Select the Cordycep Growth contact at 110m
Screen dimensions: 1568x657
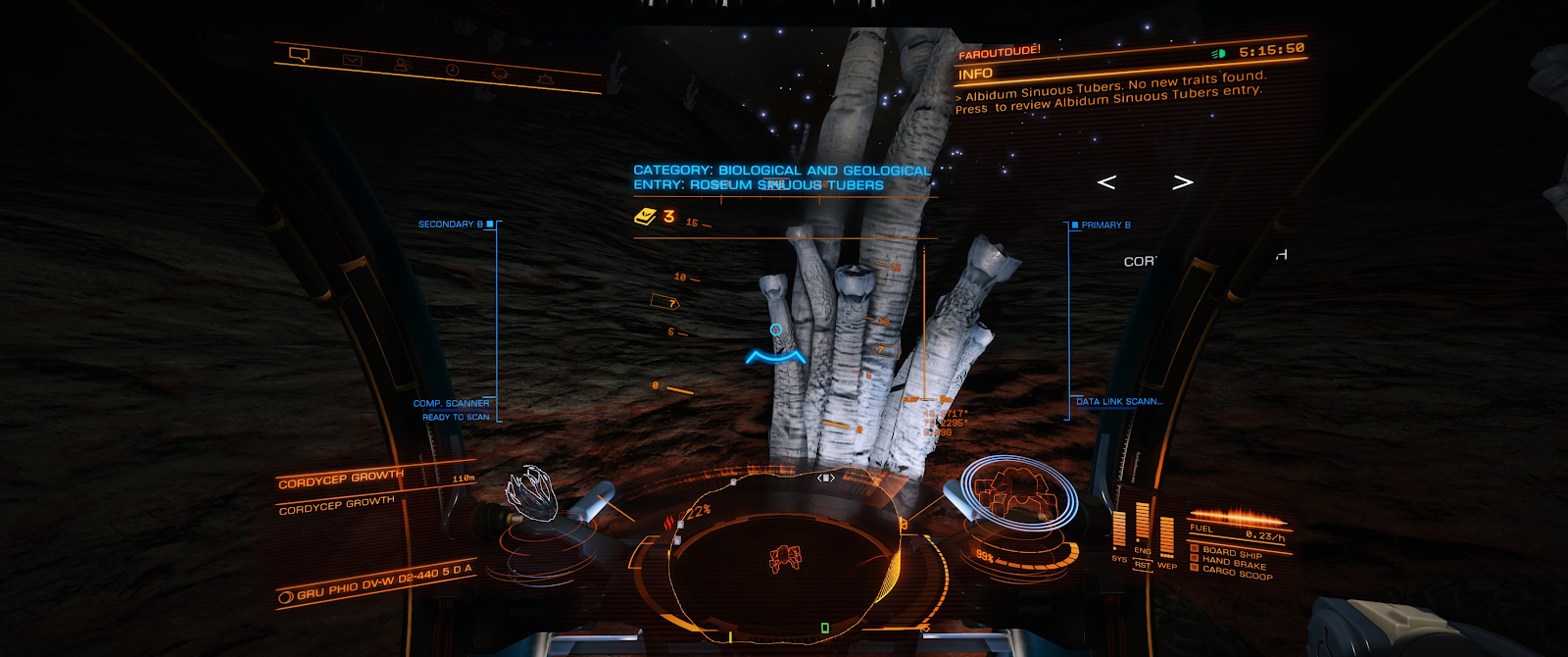[341, 479]
